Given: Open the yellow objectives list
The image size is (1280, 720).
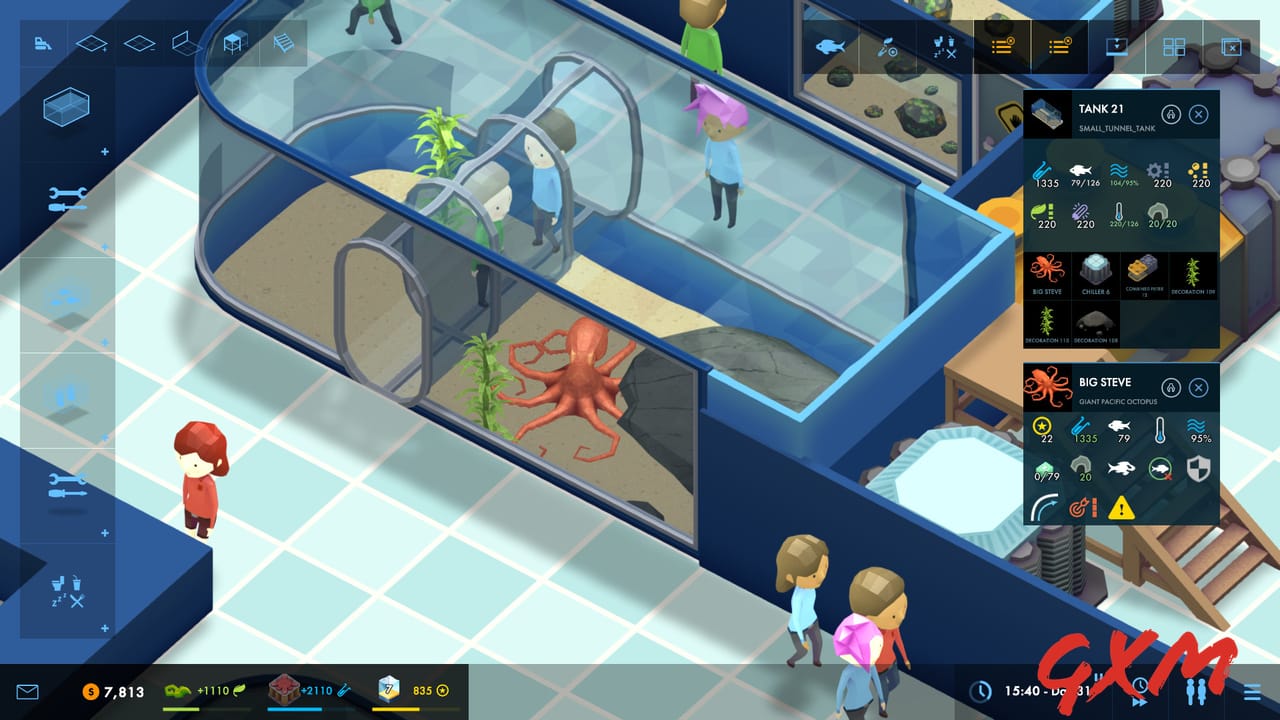Looking at the screenshot, I should [x=1001, y=45].
